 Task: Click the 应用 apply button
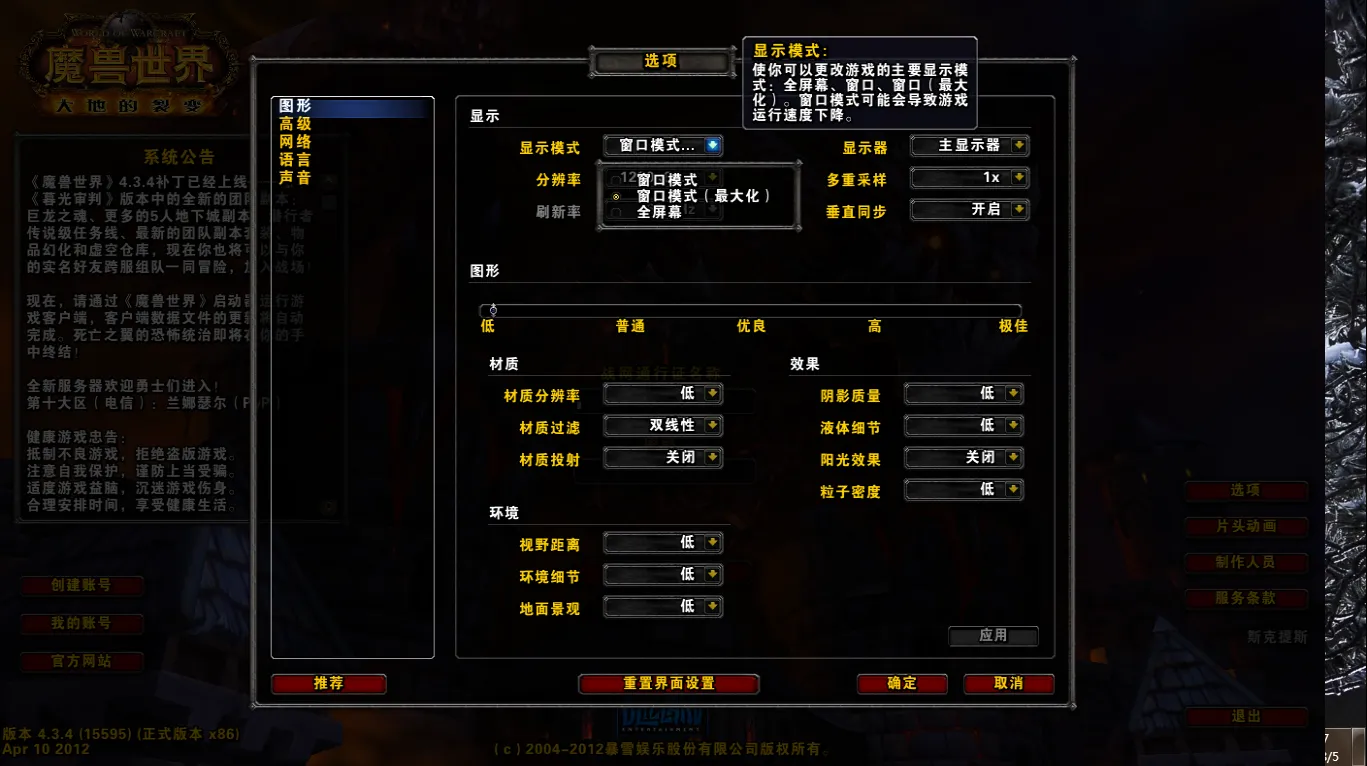993,636
